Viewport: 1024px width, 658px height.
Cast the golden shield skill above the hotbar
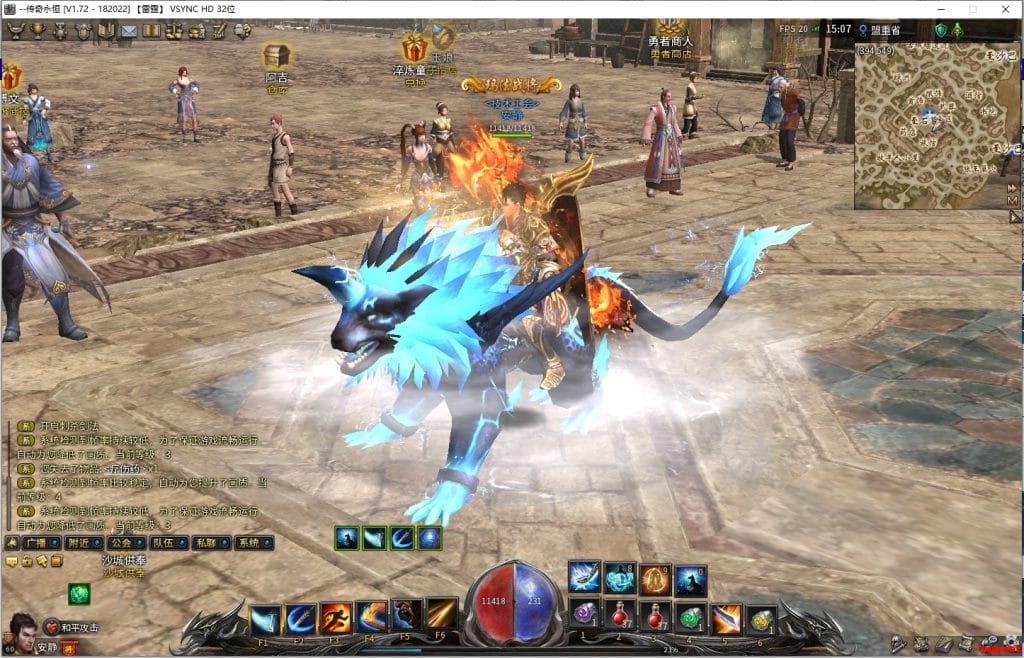click(654, 579)
